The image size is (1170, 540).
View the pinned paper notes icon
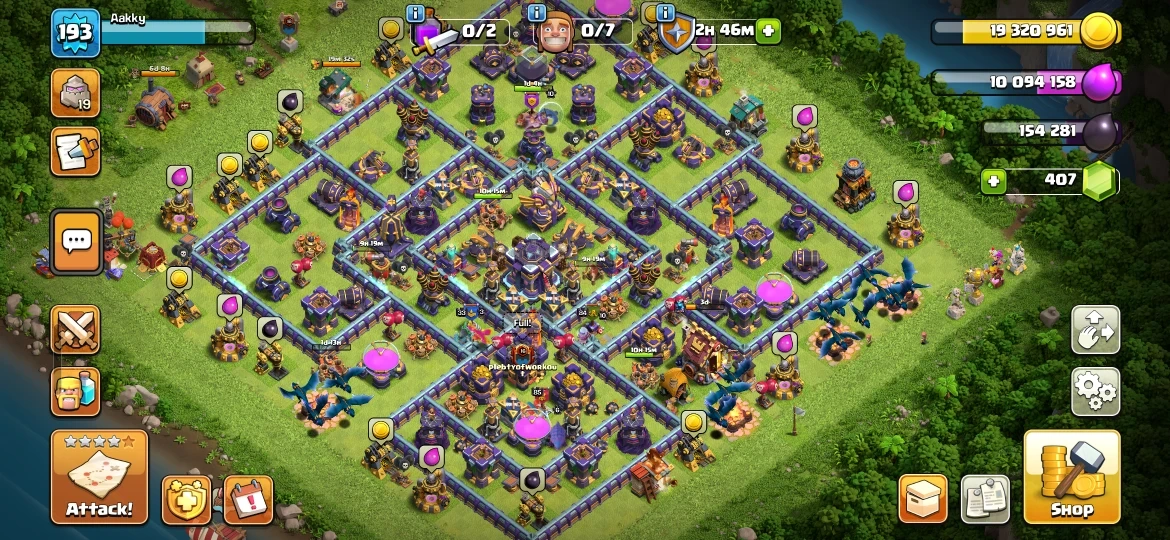(x=985, y=498)
